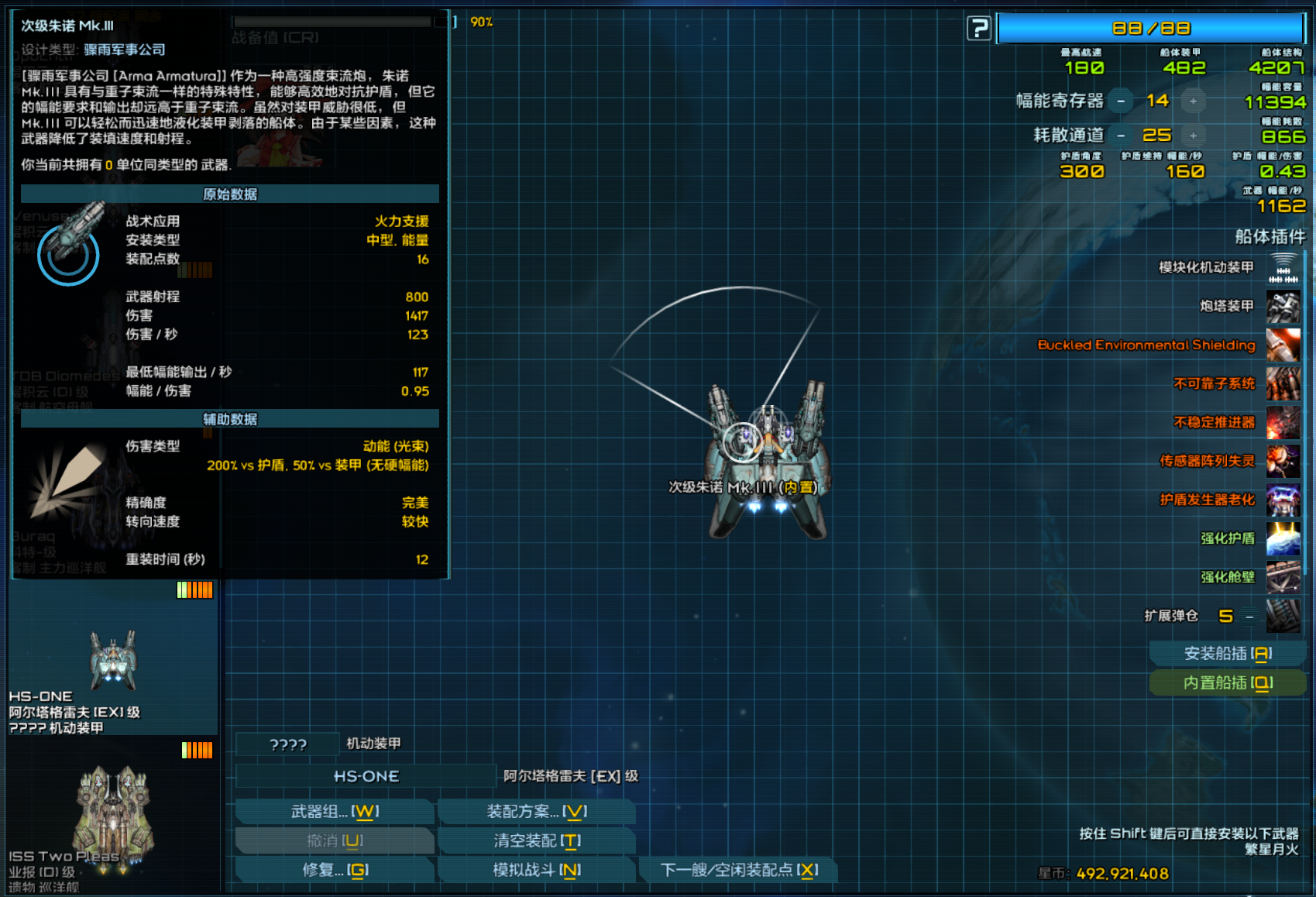Select the 炮塔装甲 hullmod icon
The image size is (1316, 897).
(x=1282, y=307)
